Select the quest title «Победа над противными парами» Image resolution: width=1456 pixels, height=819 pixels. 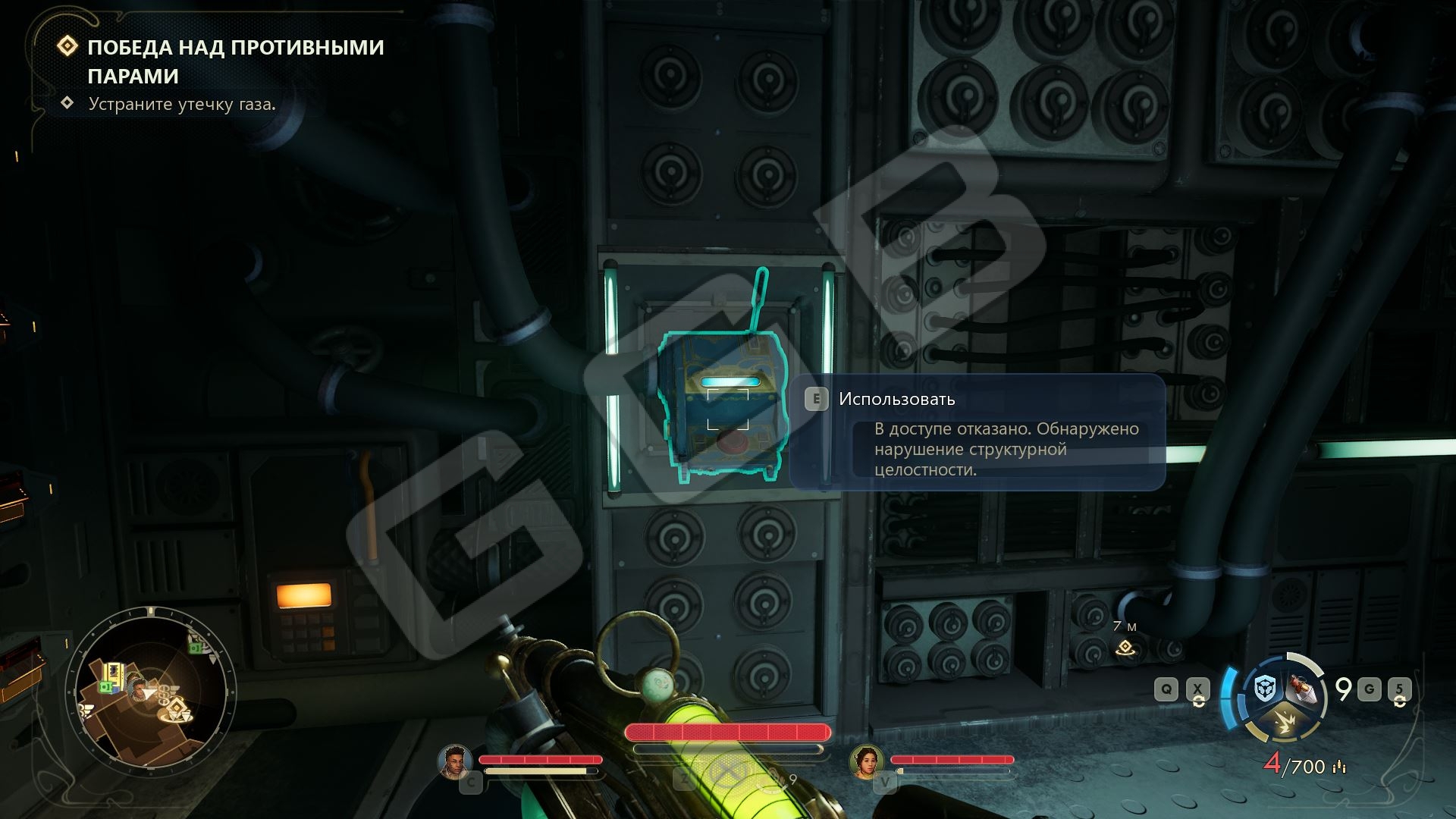click(235, 61)
